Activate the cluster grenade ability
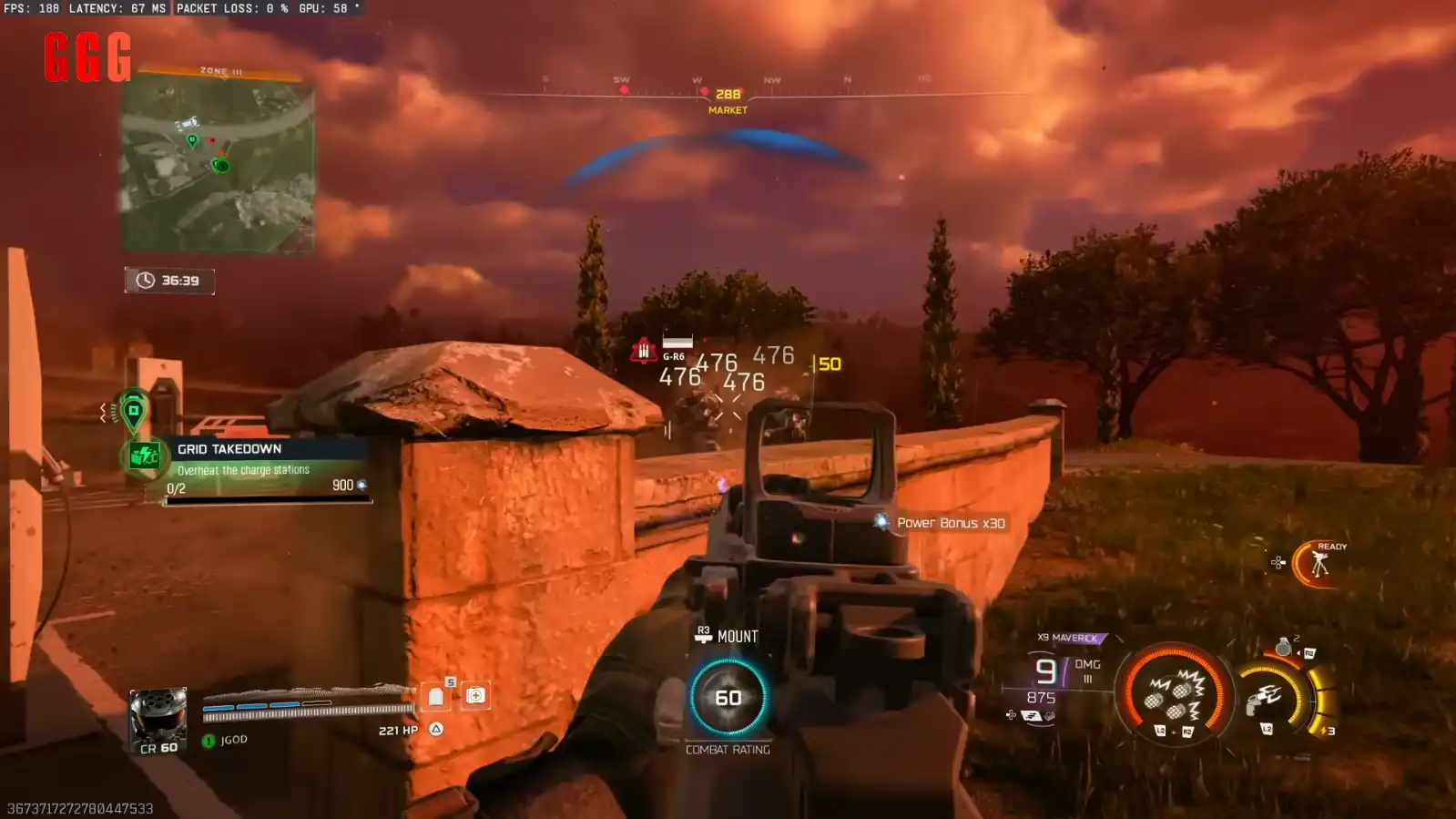 pyautogui.click(x=1173, y=695)
